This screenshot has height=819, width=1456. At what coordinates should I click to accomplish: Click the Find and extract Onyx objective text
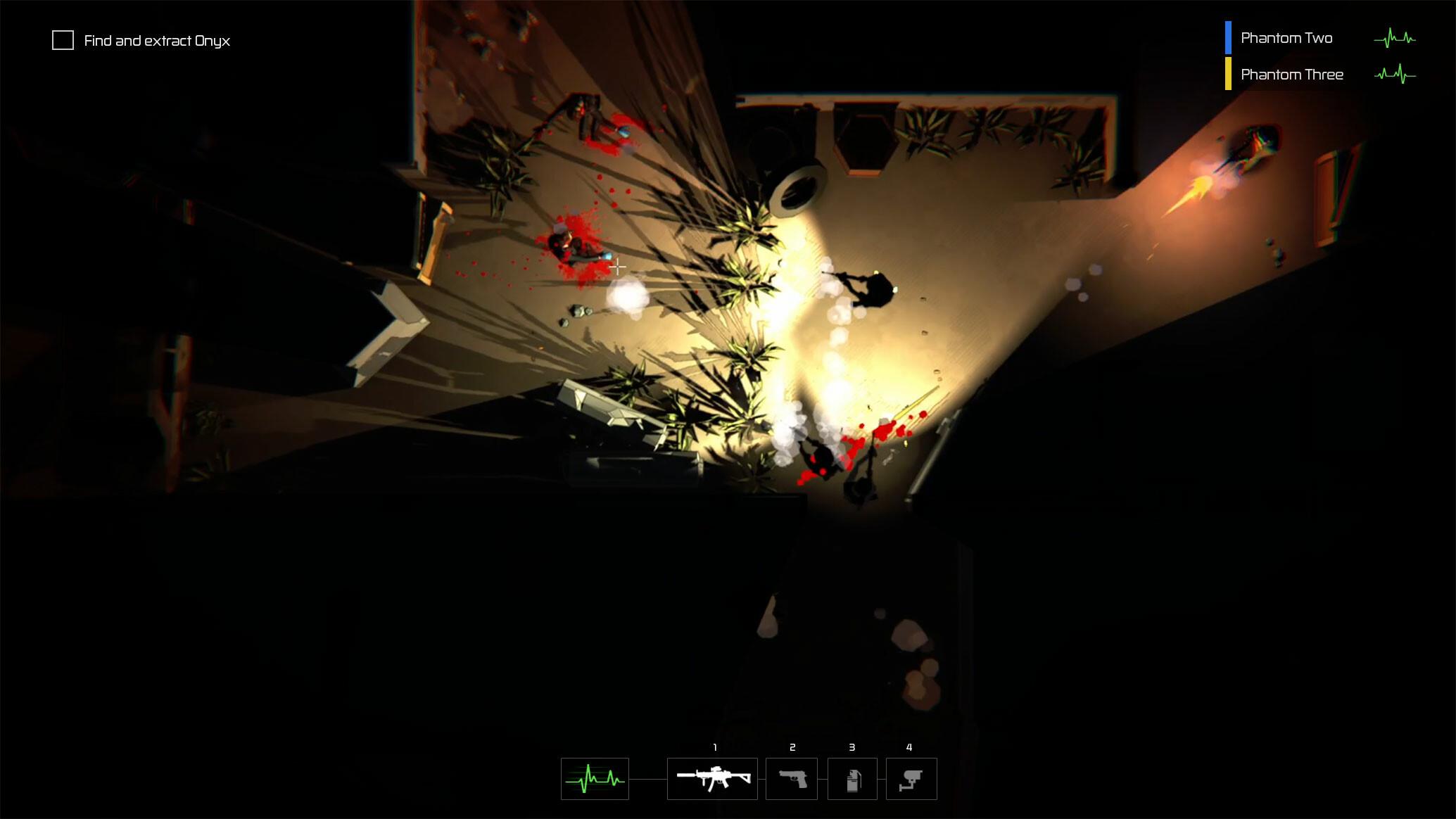156,41
